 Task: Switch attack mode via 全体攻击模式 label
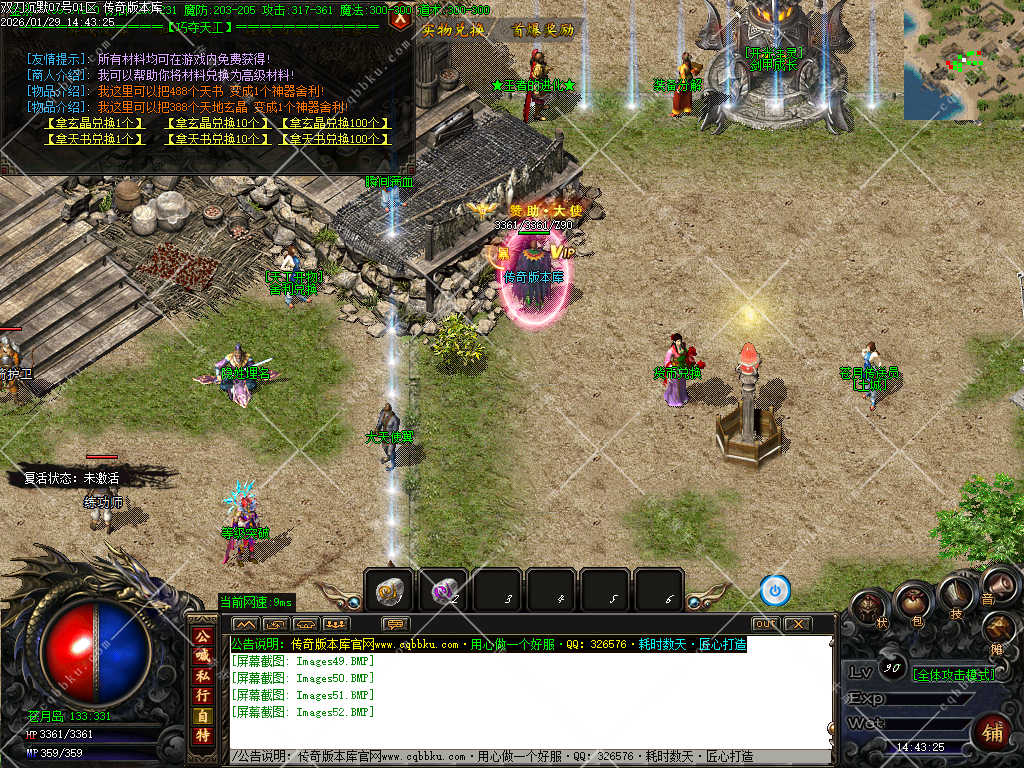954,675
